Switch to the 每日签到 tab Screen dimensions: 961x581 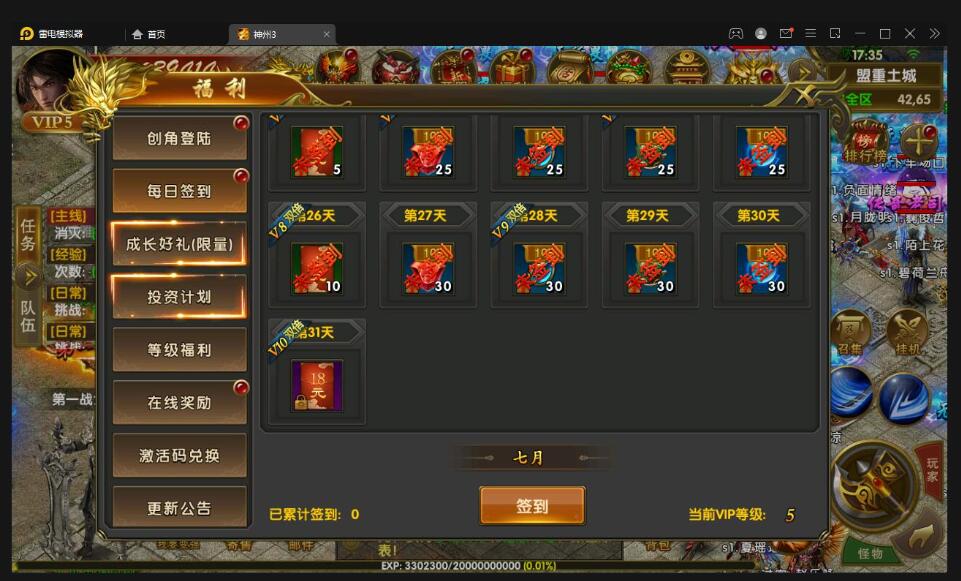(179, 191)
